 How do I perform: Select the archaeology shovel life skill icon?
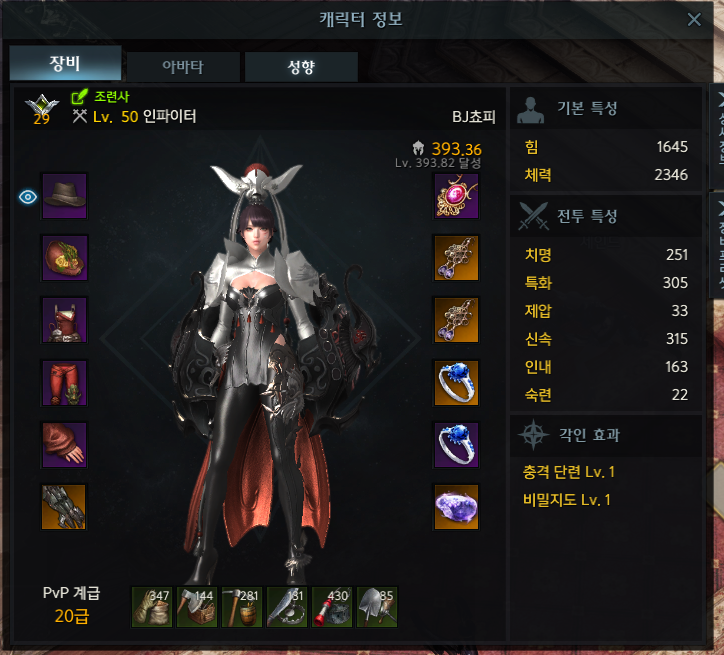click(x=377, y=606)
